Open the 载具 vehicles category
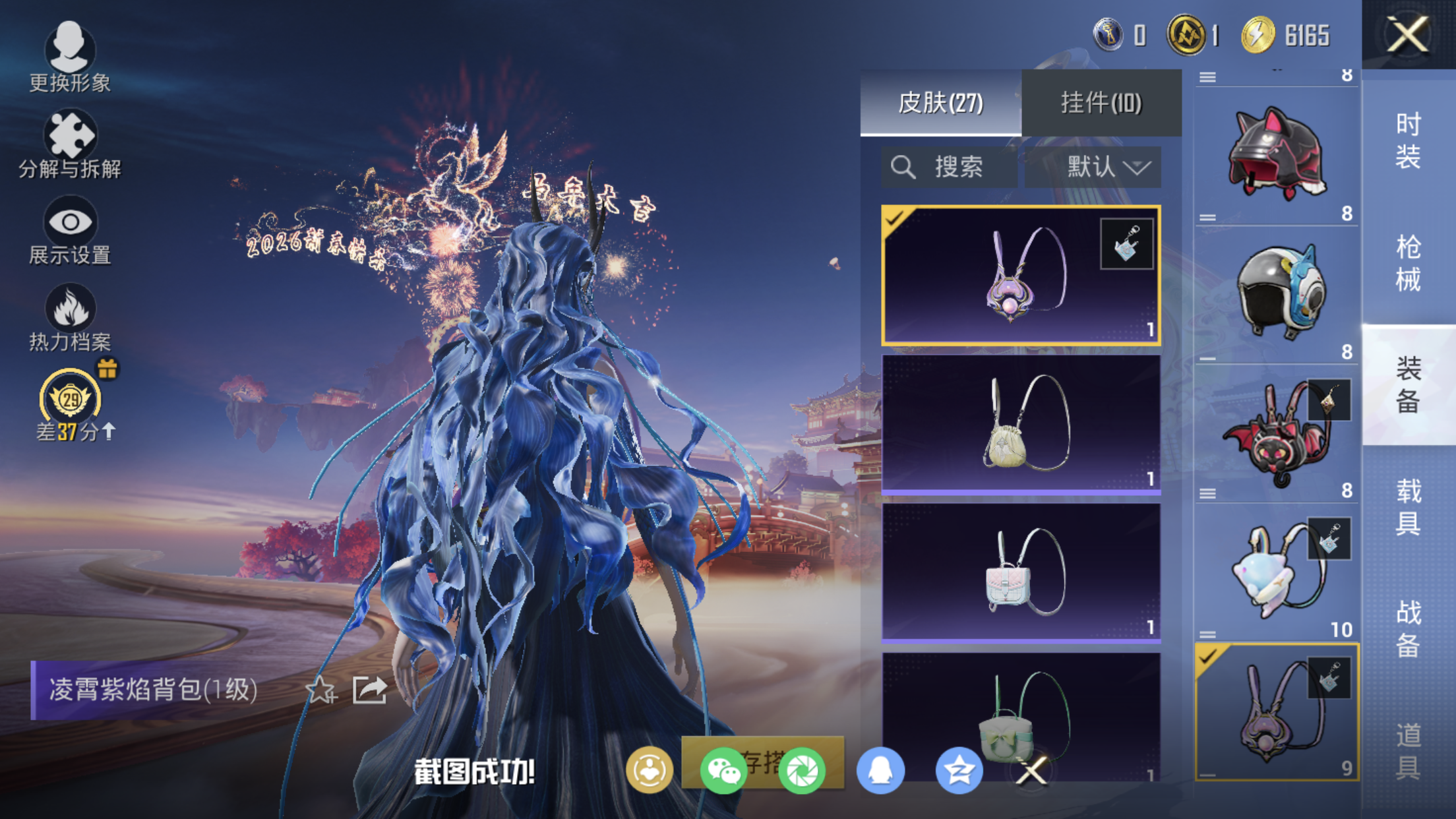Viewport: 1456px width, 819px height. coord(1408,506)
